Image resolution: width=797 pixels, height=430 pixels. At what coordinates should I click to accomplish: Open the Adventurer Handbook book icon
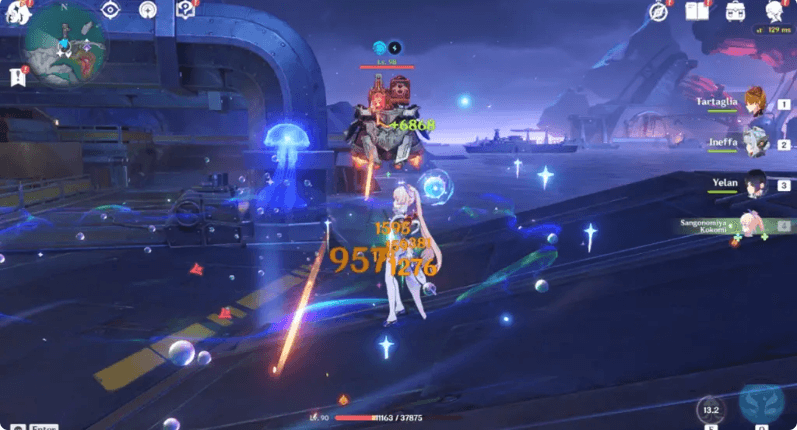(x=697, y=12)
